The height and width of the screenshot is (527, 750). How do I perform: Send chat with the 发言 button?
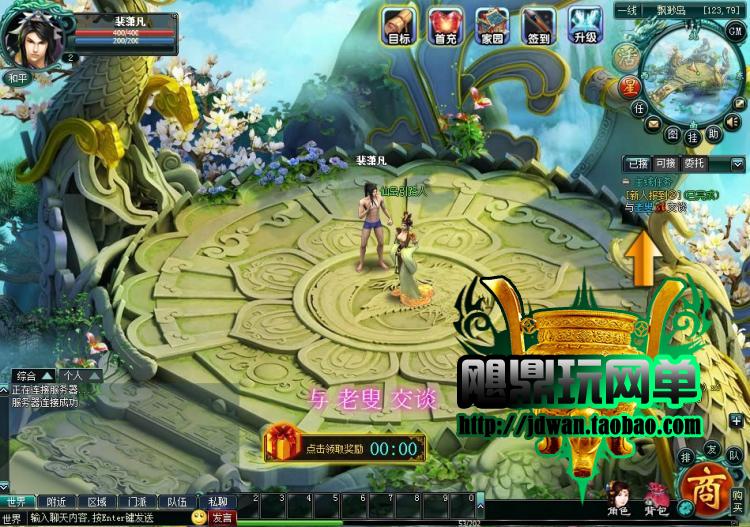tap(222, 518)
